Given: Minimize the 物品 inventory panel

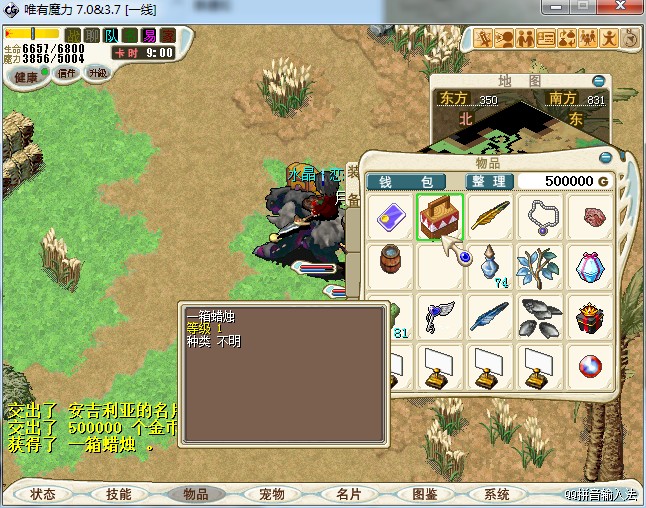Looking at the screenshot, I should click(604, 157).
